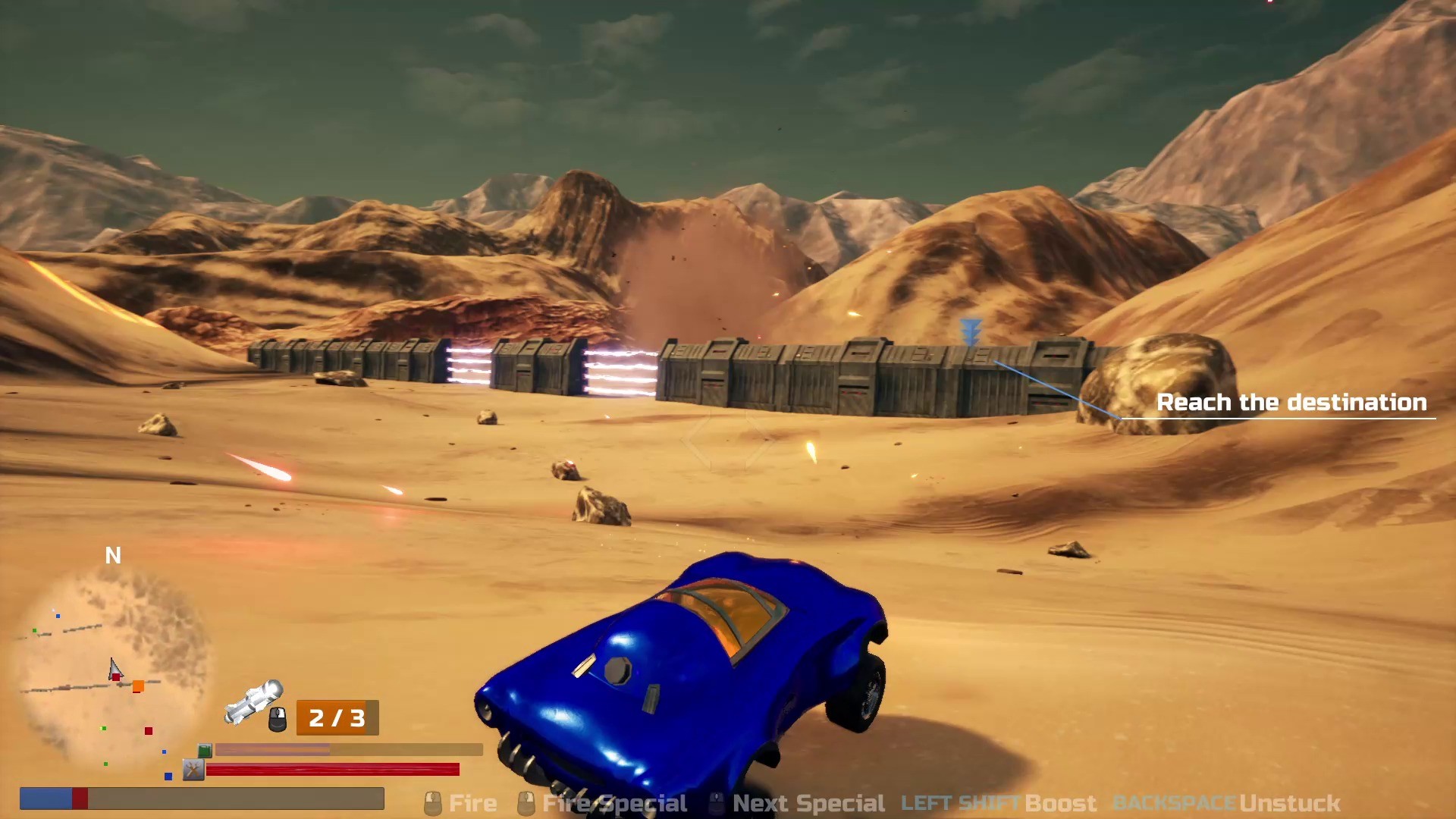Click the Unstuck hint label
Image resolution: width=1456 pixels, height=819 pixels.
point(1291,802)
